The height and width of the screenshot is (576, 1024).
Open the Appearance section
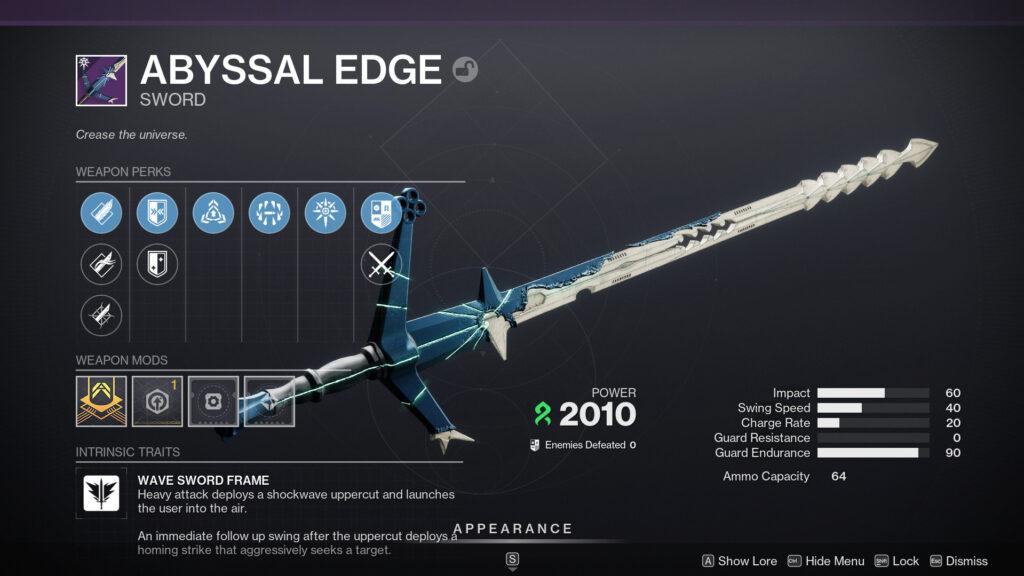512,529
